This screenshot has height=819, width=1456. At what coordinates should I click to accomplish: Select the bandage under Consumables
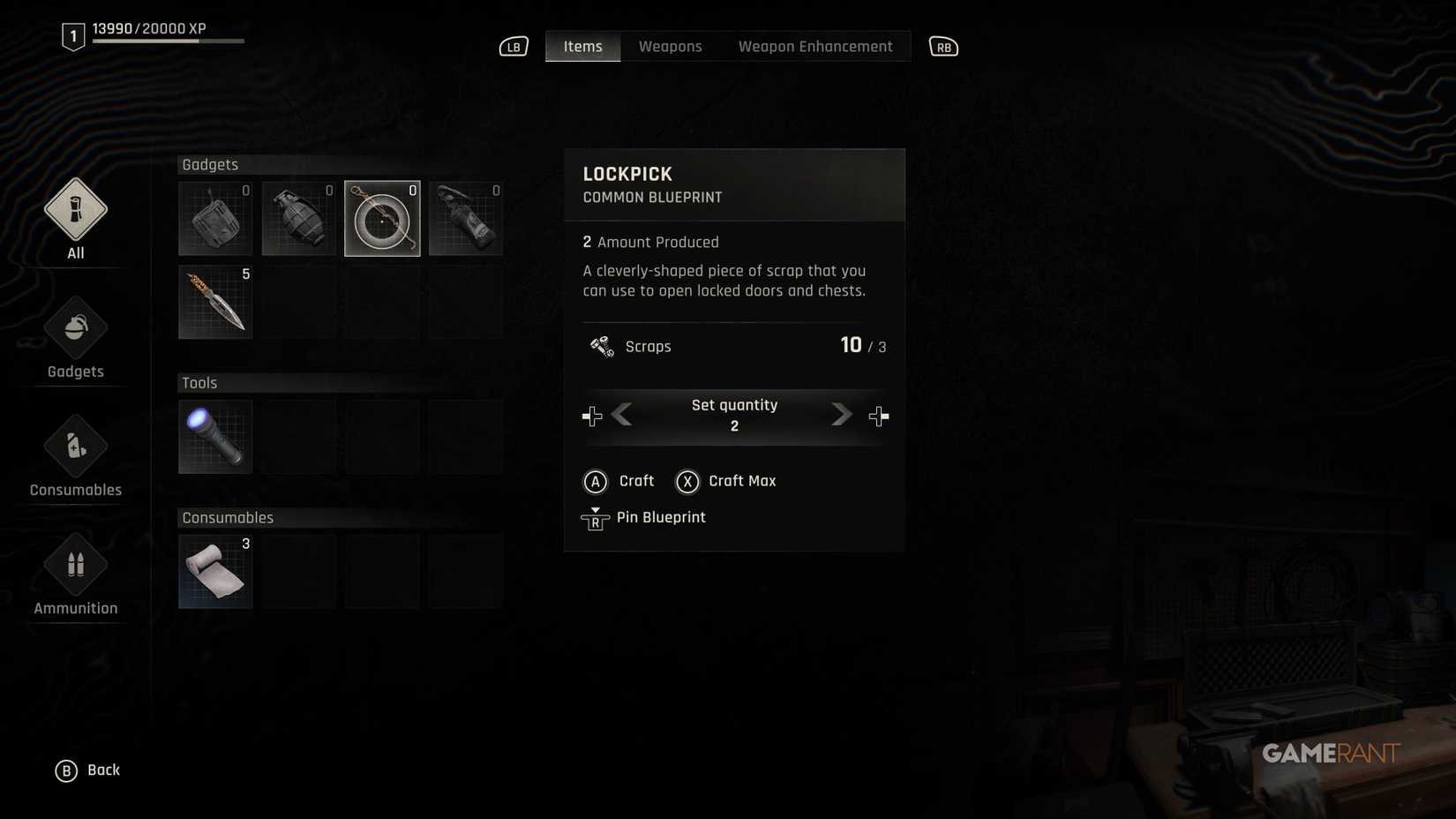point(214,571)
